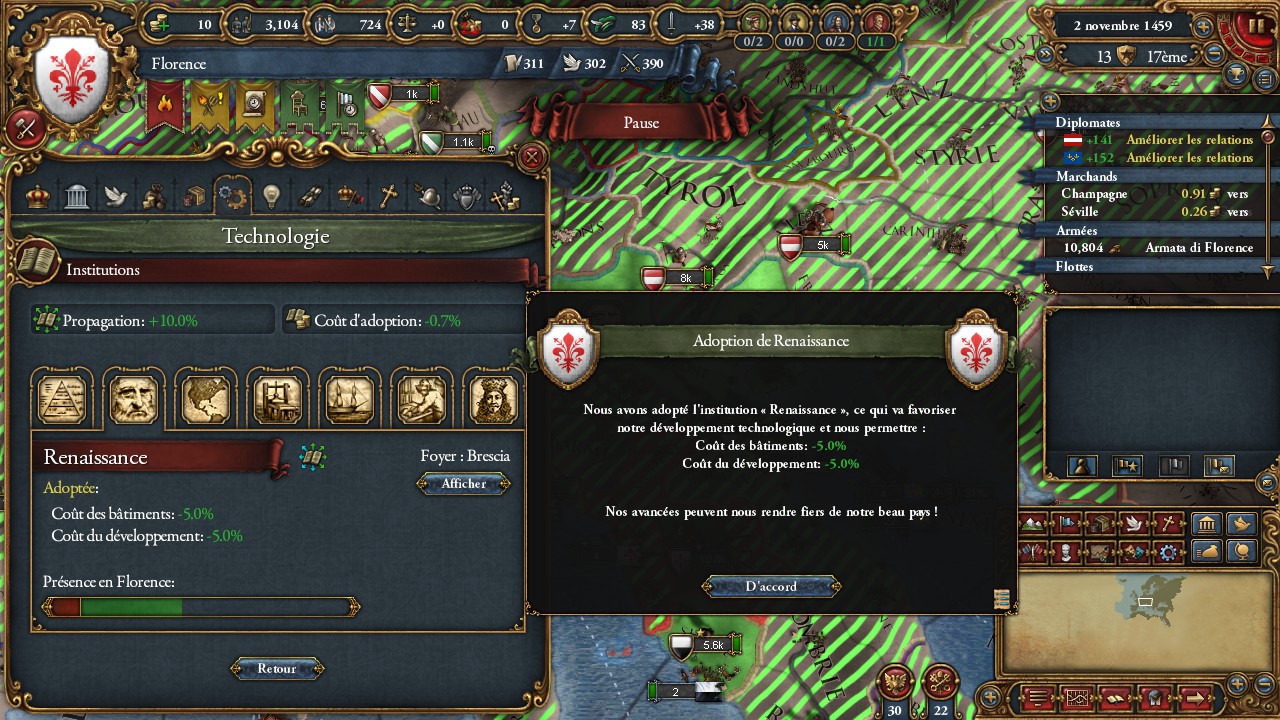Open the crown Court tab

[38, 196]
